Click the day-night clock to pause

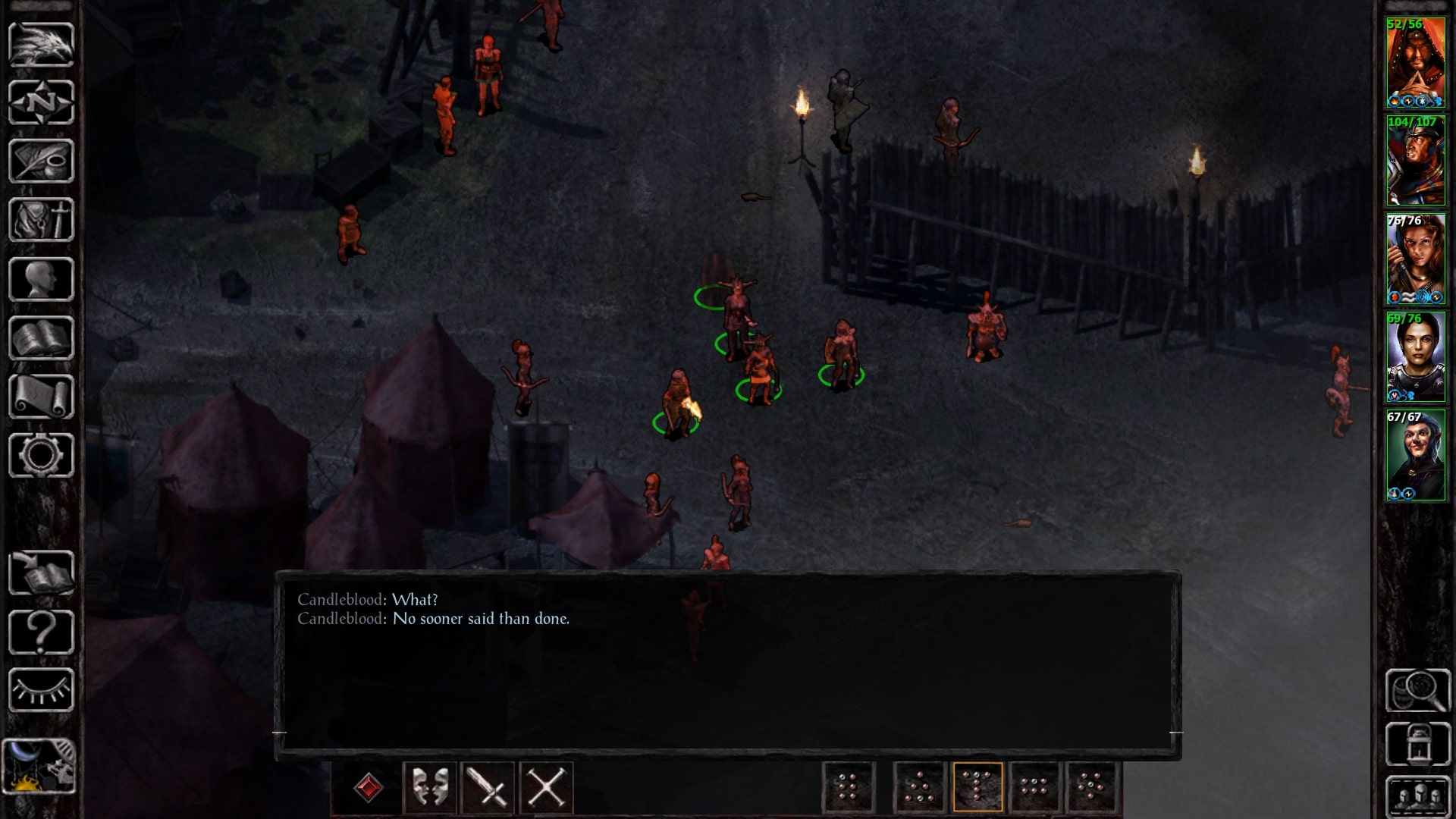coord(39,766)
